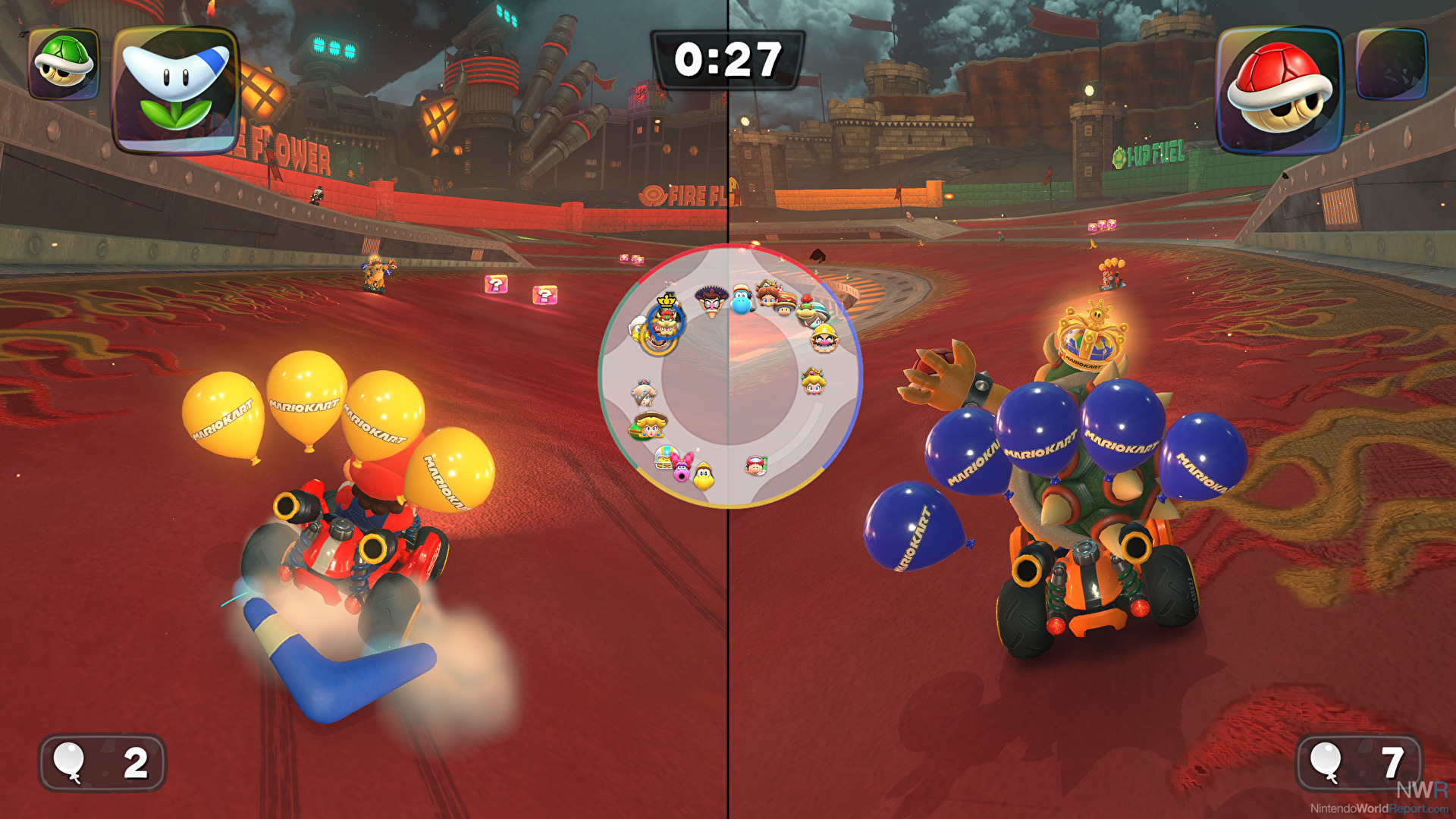Click the yellow Koopa Troopa minimap icon
This screenshot has height=819, width=1456.
click(x=704, y=476)
